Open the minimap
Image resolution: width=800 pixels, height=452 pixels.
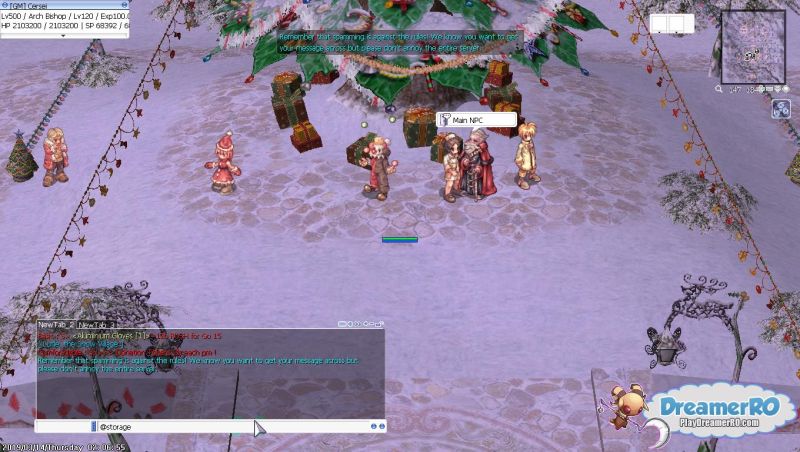click(x=752, y=41)
